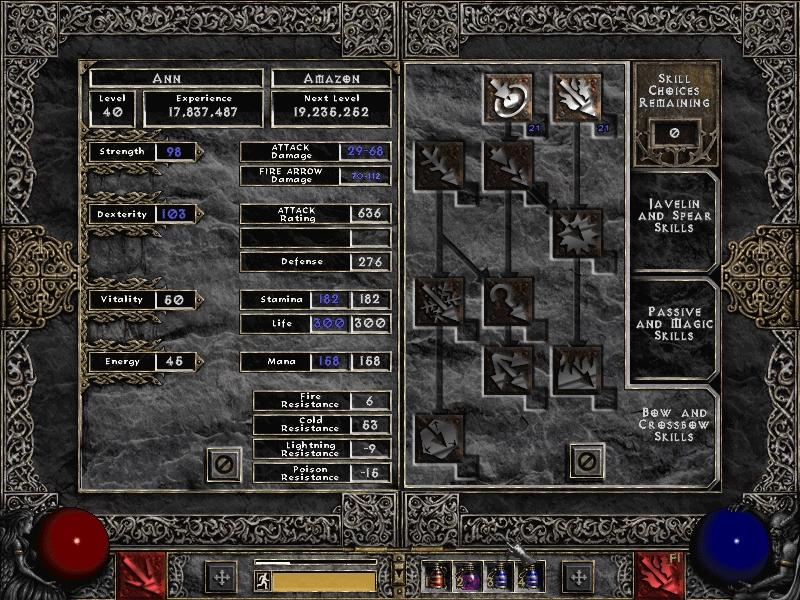Screen dimensions: 800x600
Task: Choose the Freezing Arrow skill icon
Action: point(438,437)
